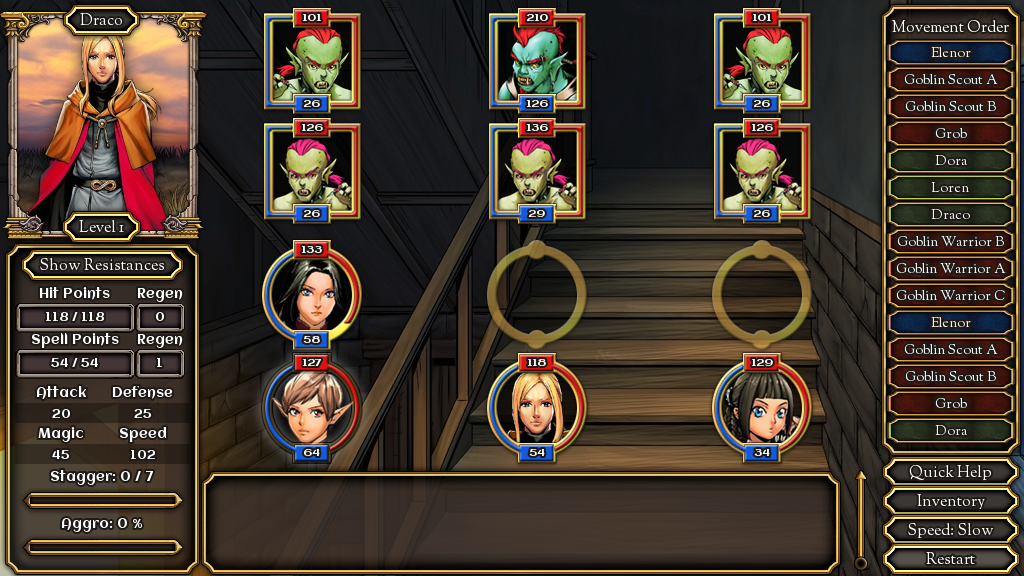
Task: Pick Goblin Warrior C in Movement Order
Action: pyautogui.click(x=950, y=295)
